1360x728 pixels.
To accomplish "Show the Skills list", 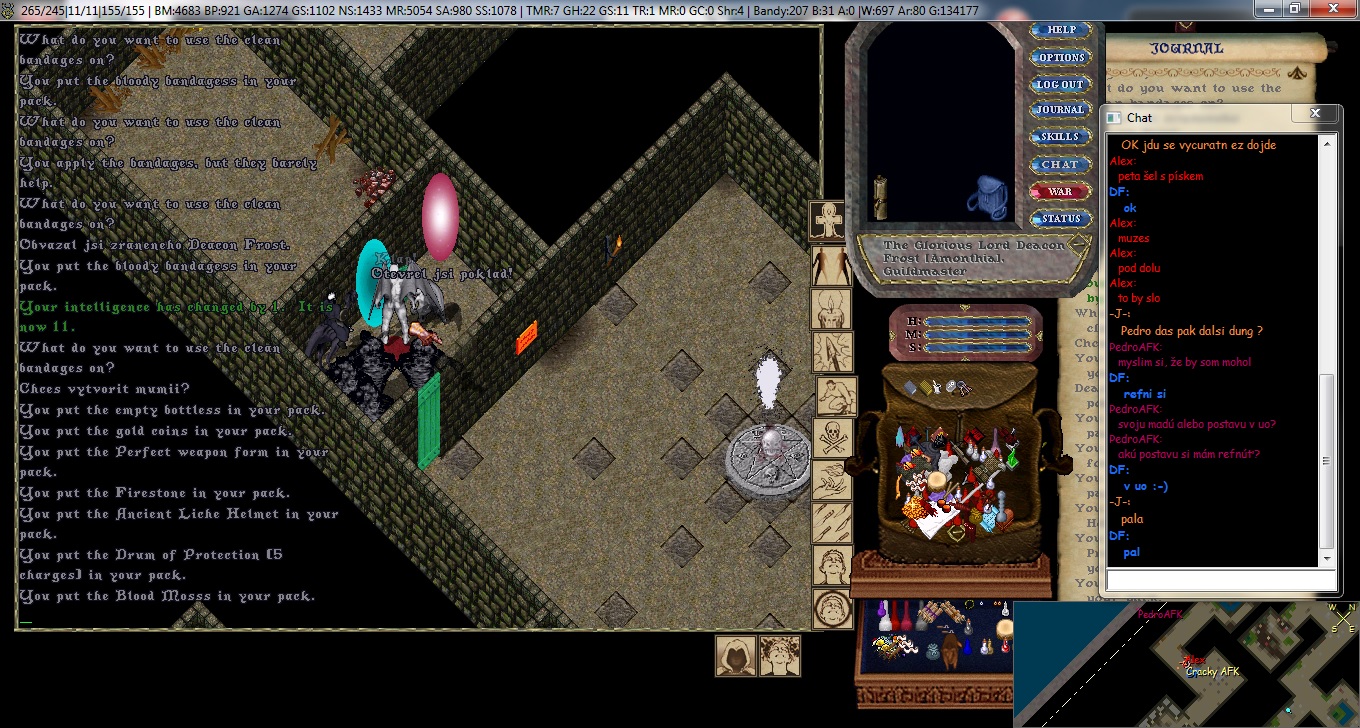I will (x=1060, y=137).
